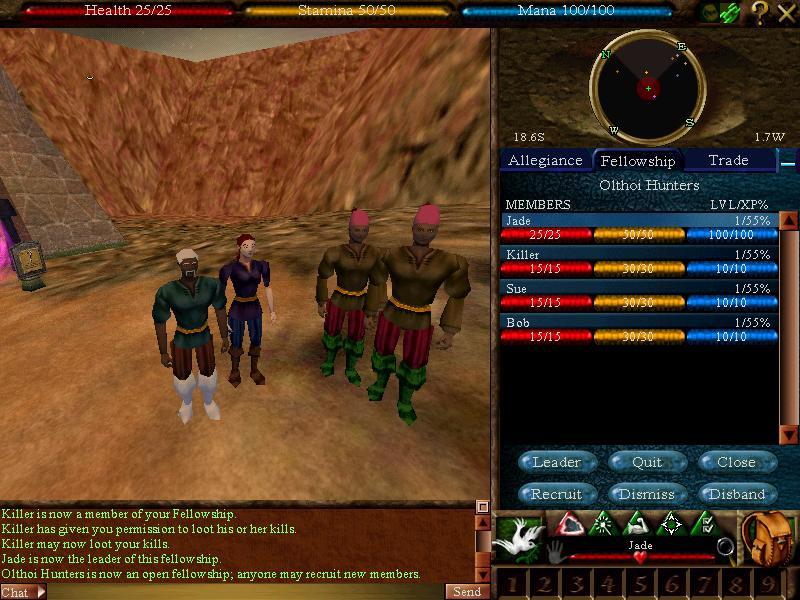
Task: Click the X icon in the top bar
Action: [786, 11]
